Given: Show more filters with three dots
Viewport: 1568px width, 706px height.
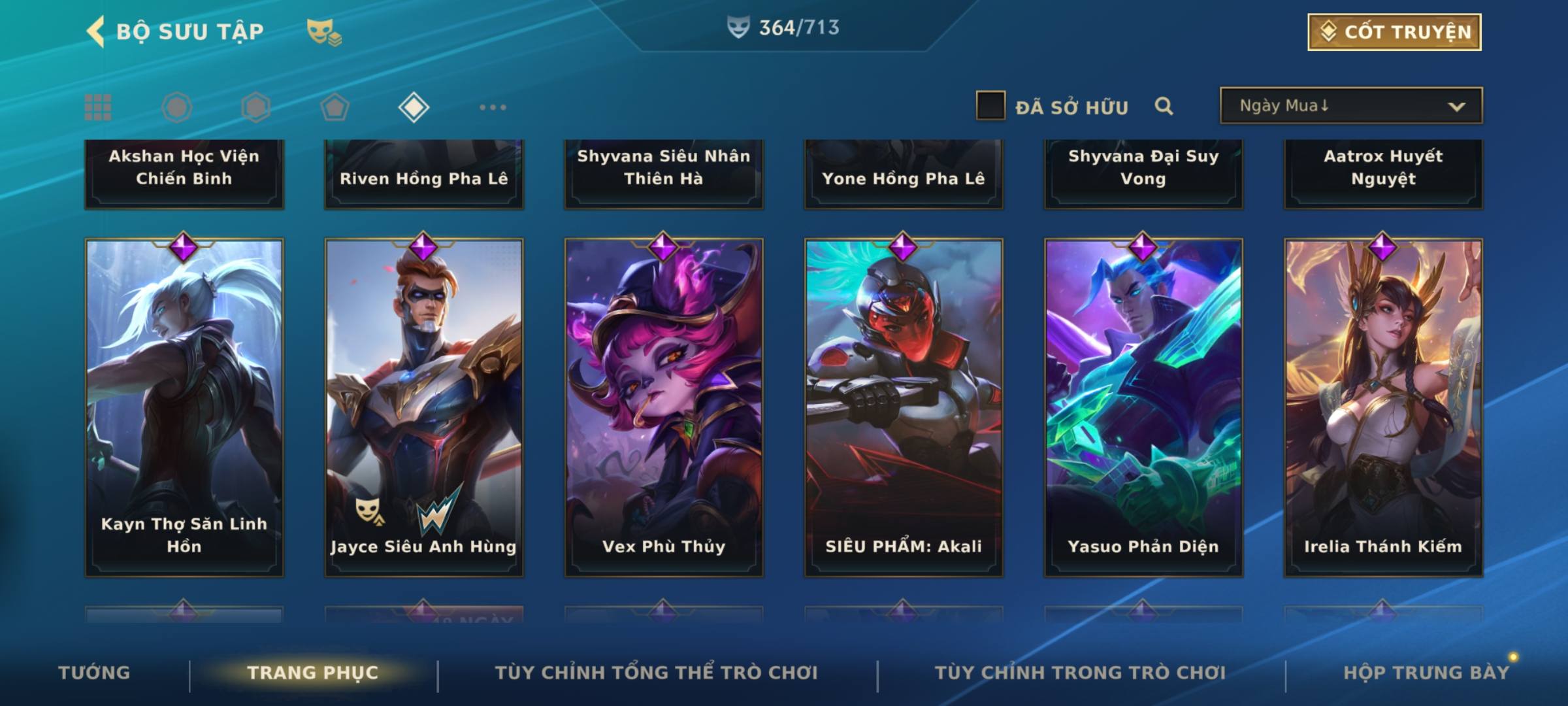Looking at the screenshot, I should pyautogui.click(x=493, y=107).
